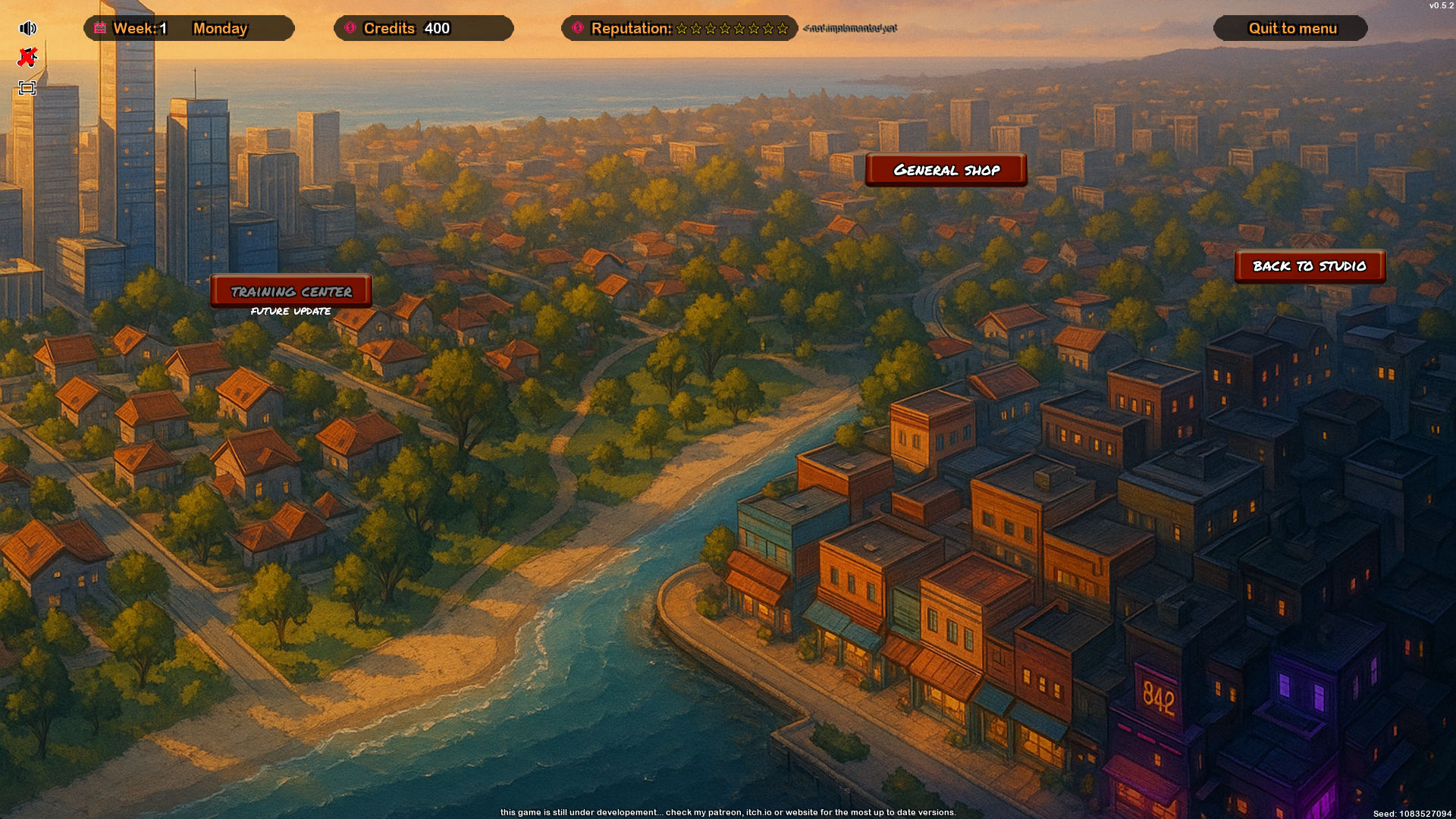Click the pink coin icon next to Credits
The width and height of the screenshot is (1456, 819).
pyautogui.click(x=350, y=29)
